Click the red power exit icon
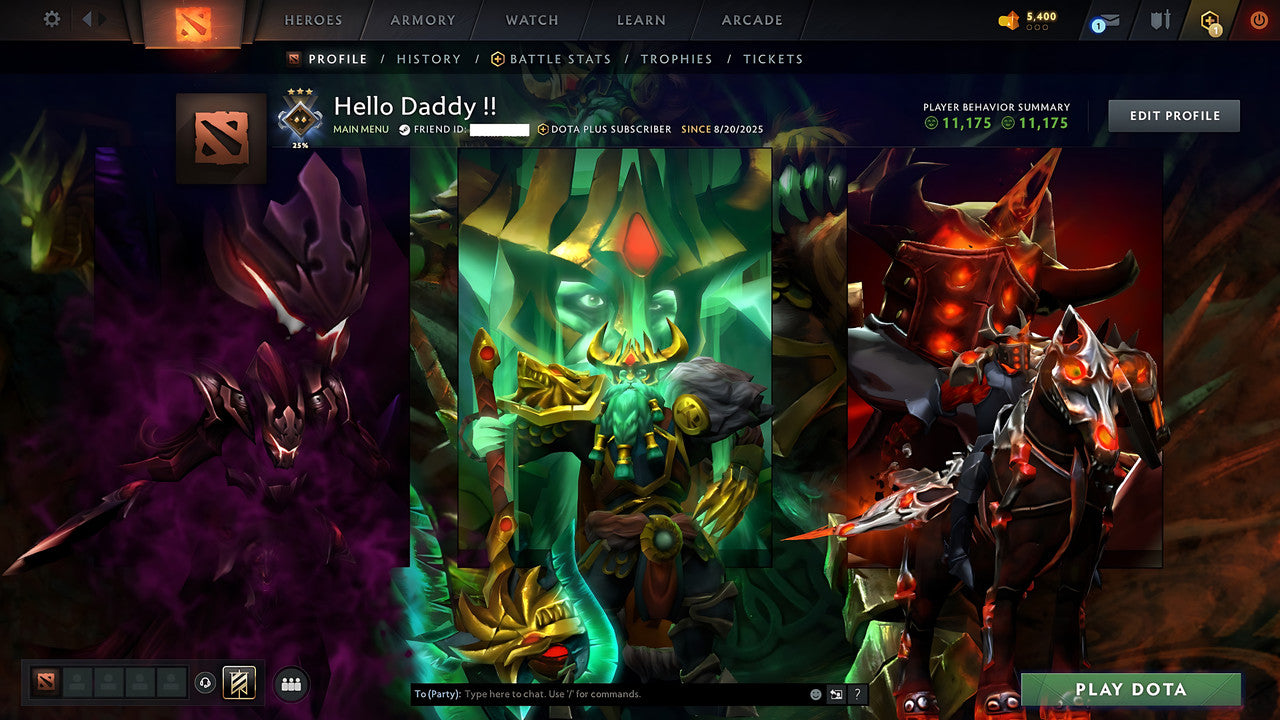Viewport: 1280px width, 720px height. [1258, 18]
